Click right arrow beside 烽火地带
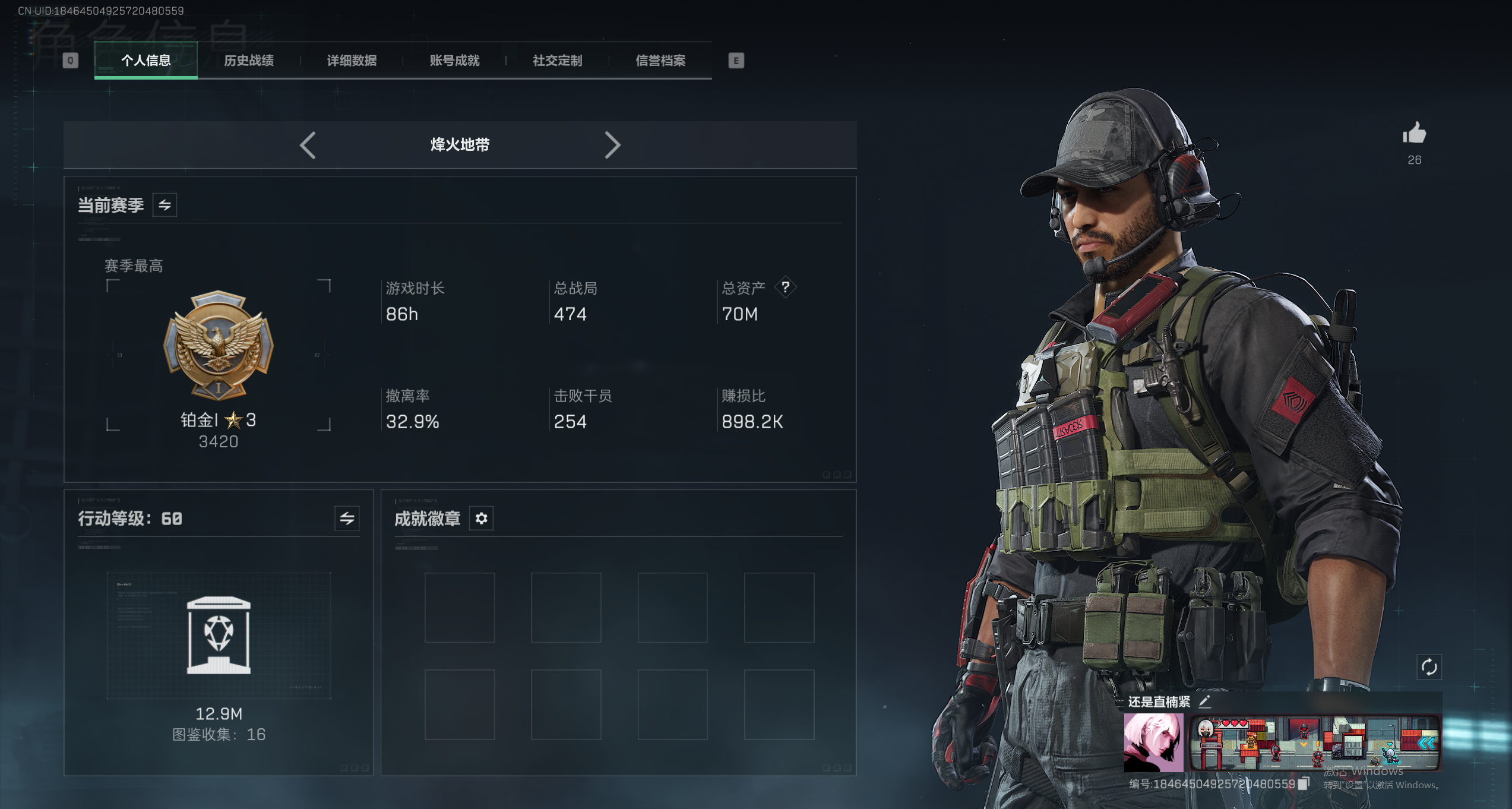The image size is (1512, 809). pyautogui.click(x=613, y=145)
